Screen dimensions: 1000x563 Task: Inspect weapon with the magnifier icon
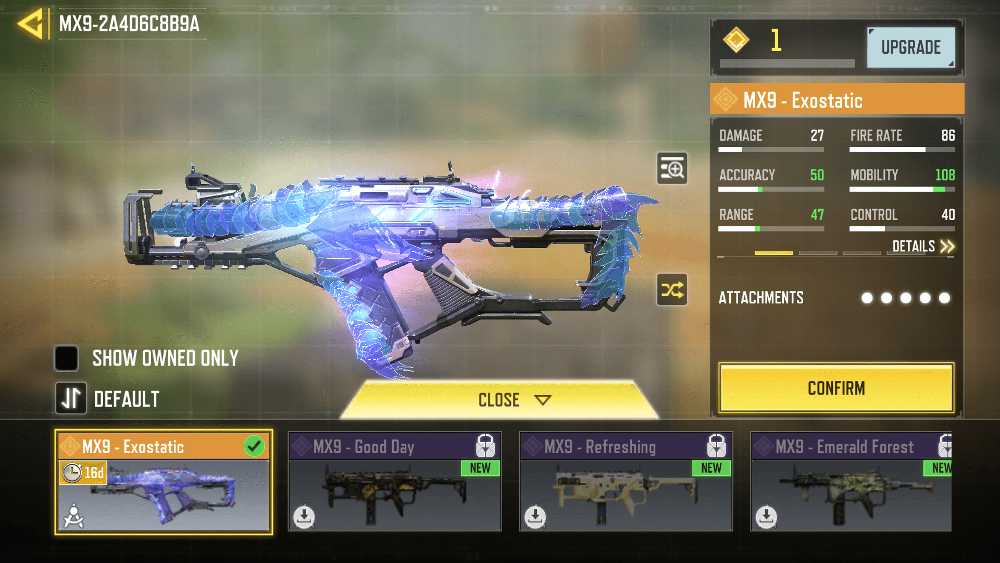[x=672, y=169]
